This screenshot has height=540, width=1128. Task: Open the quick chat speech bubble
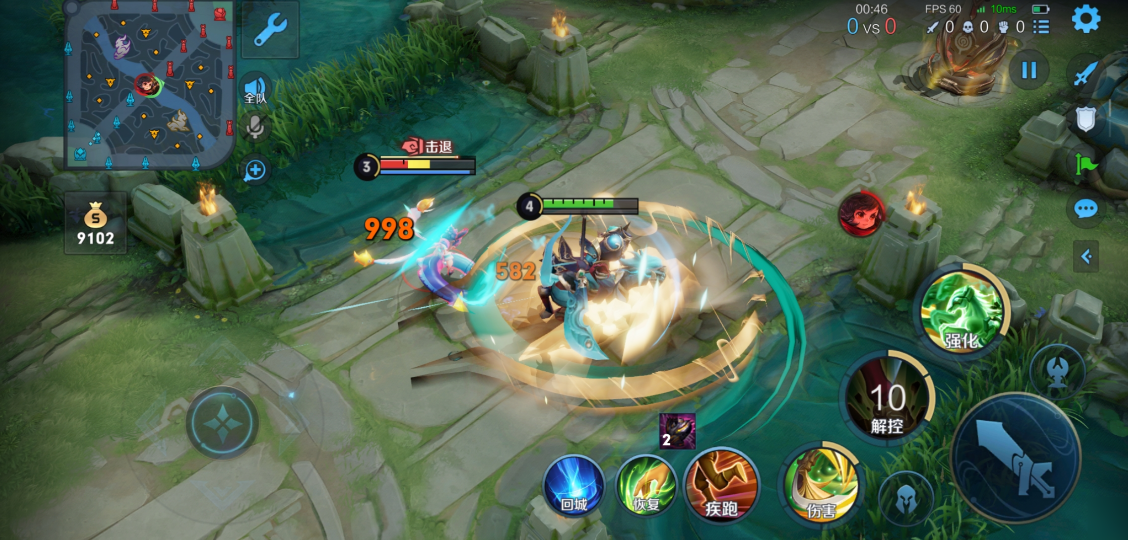(1086, 209)
